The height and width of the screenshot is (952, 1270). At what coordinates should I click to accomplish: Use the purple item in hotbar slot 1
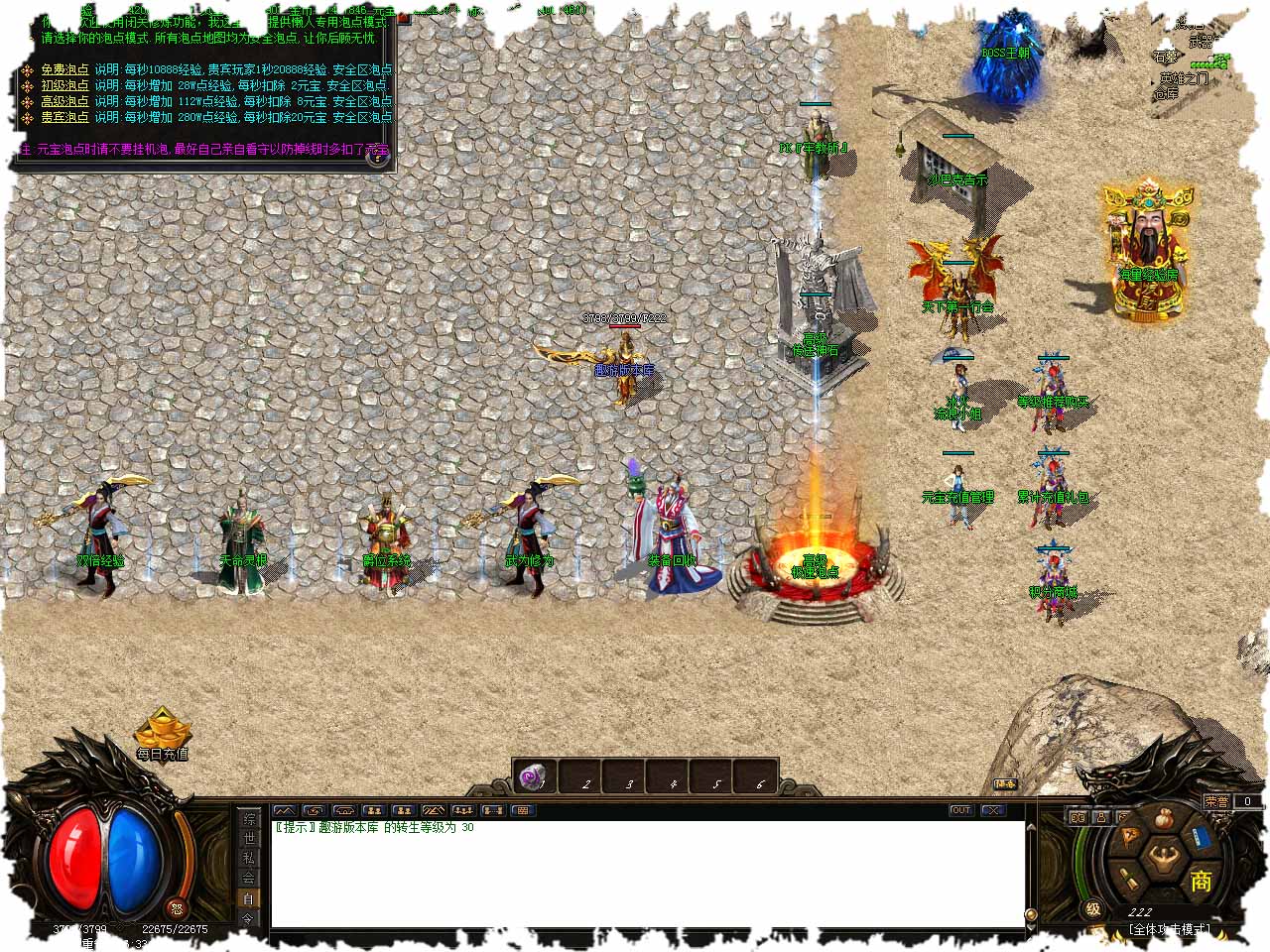click(535, 776)
